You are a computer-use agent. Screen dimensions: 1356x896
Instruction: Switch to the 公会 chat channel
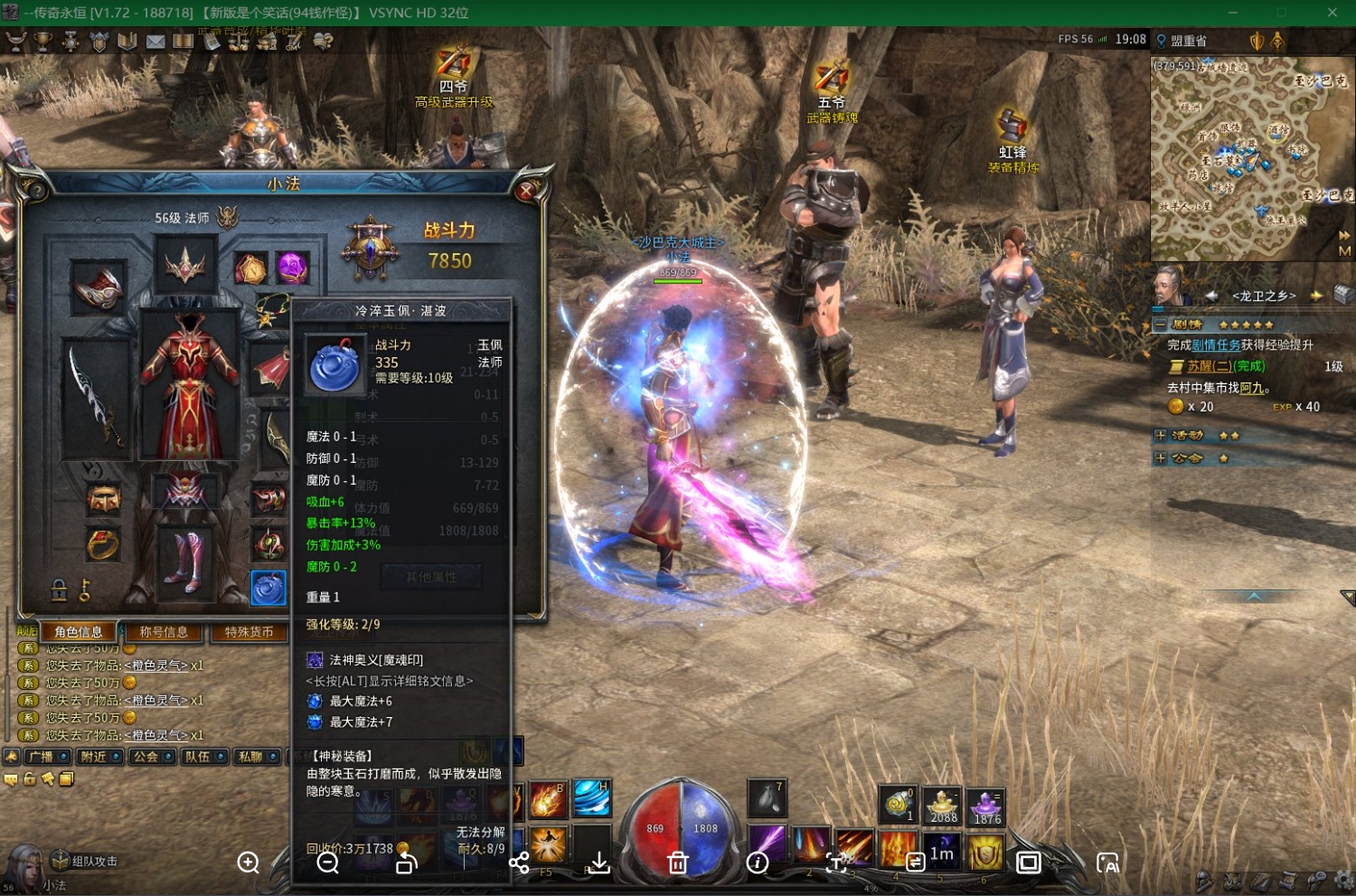(151, 757)
